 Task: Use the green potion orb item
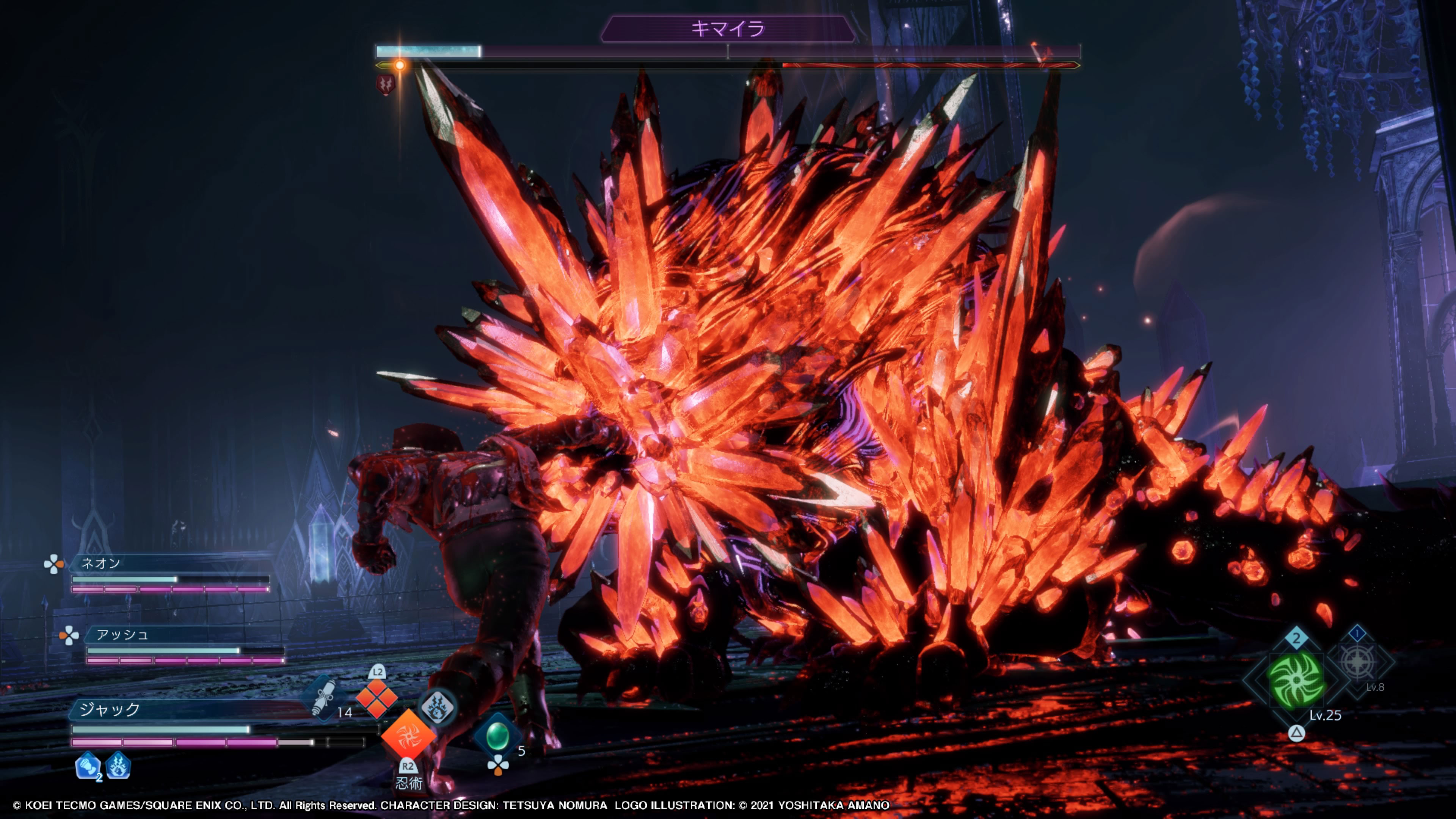497,735
